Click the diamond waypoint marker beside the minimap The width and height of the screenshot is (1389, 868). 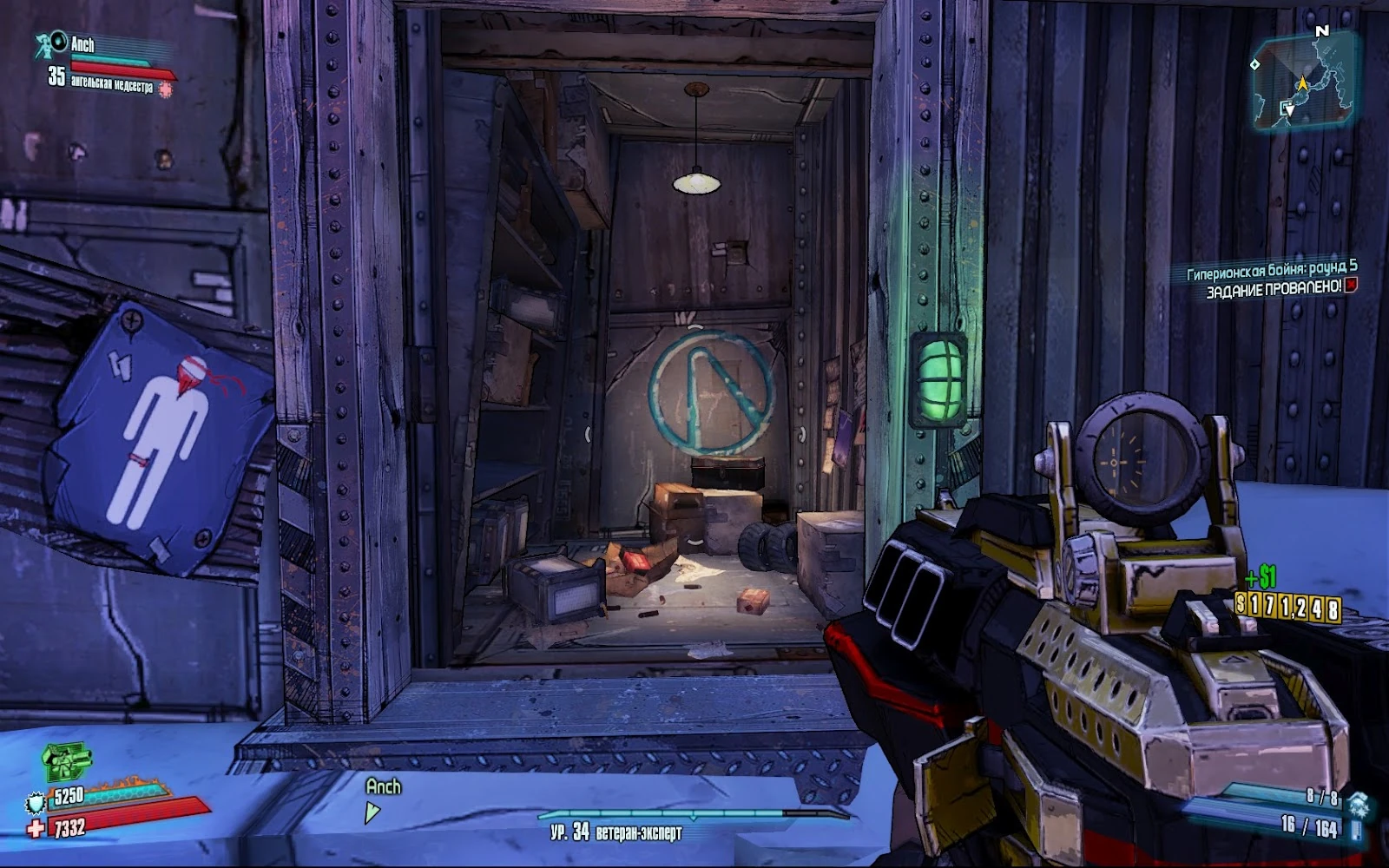pyautogui.click(x=1254, y=63)
